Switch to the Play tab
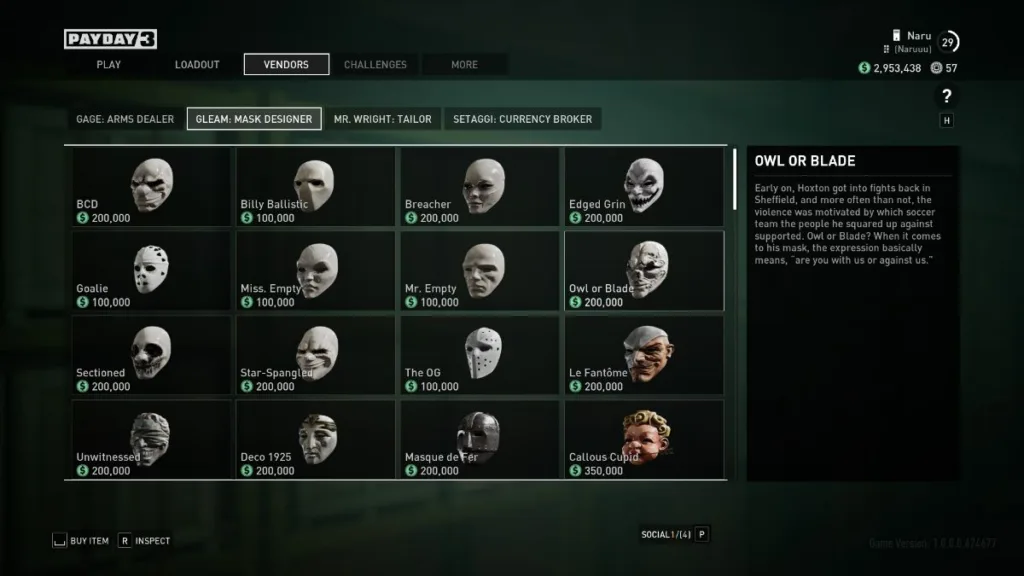 [108, 65]
